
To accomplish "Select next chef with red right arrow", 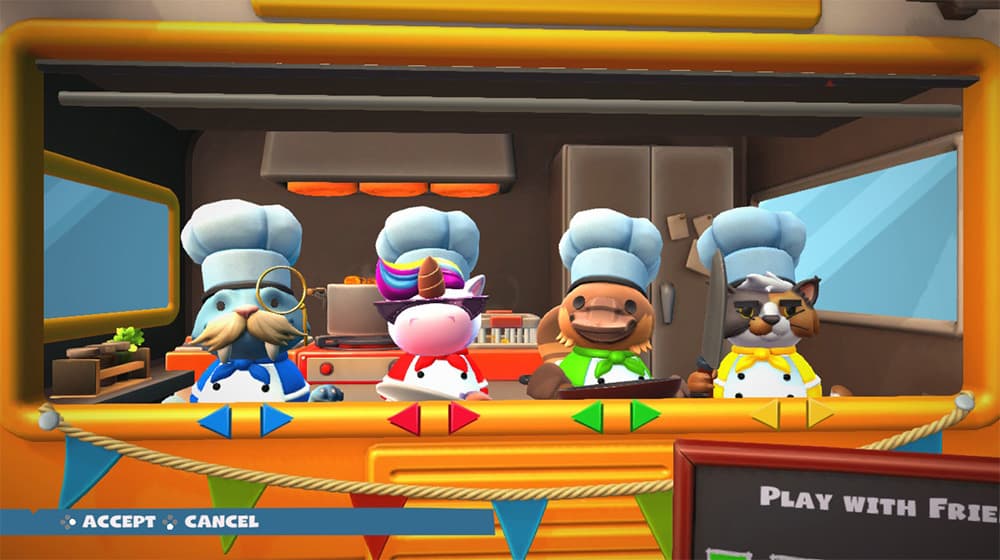I will pyautogui.click(x=462, y=418).
